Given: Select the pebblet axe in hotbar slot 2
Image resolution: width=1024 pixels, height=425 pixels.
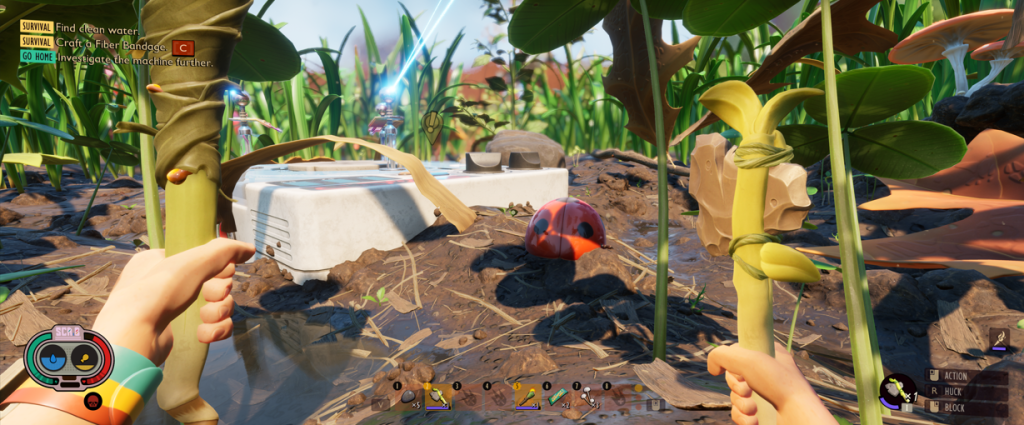Looking at the screenshot, I should [x=438, y=397].
